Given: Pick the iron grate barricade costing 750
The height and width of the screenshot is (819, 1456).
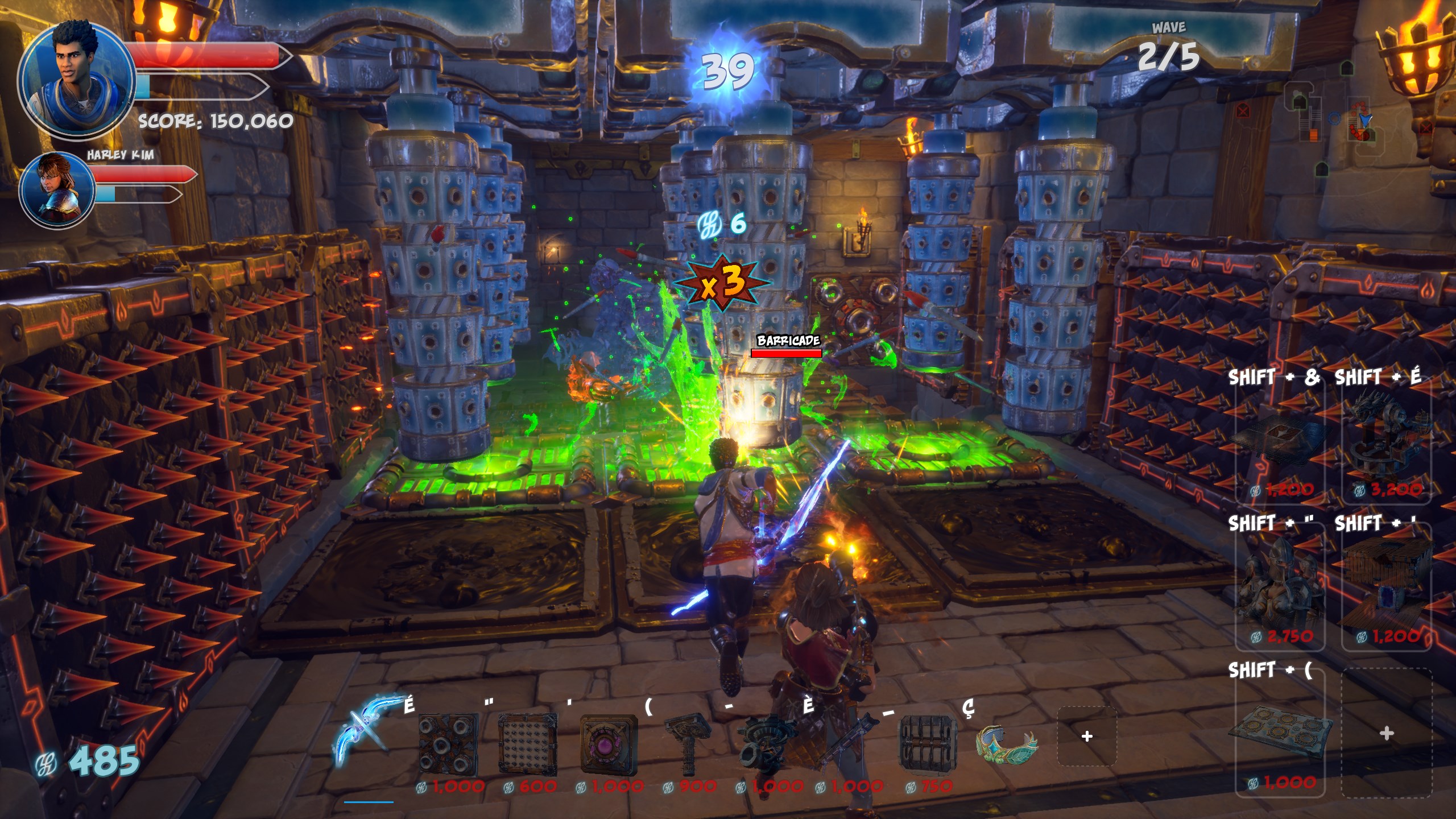Looking at the screenshot, I should click(x=927, y=744).
